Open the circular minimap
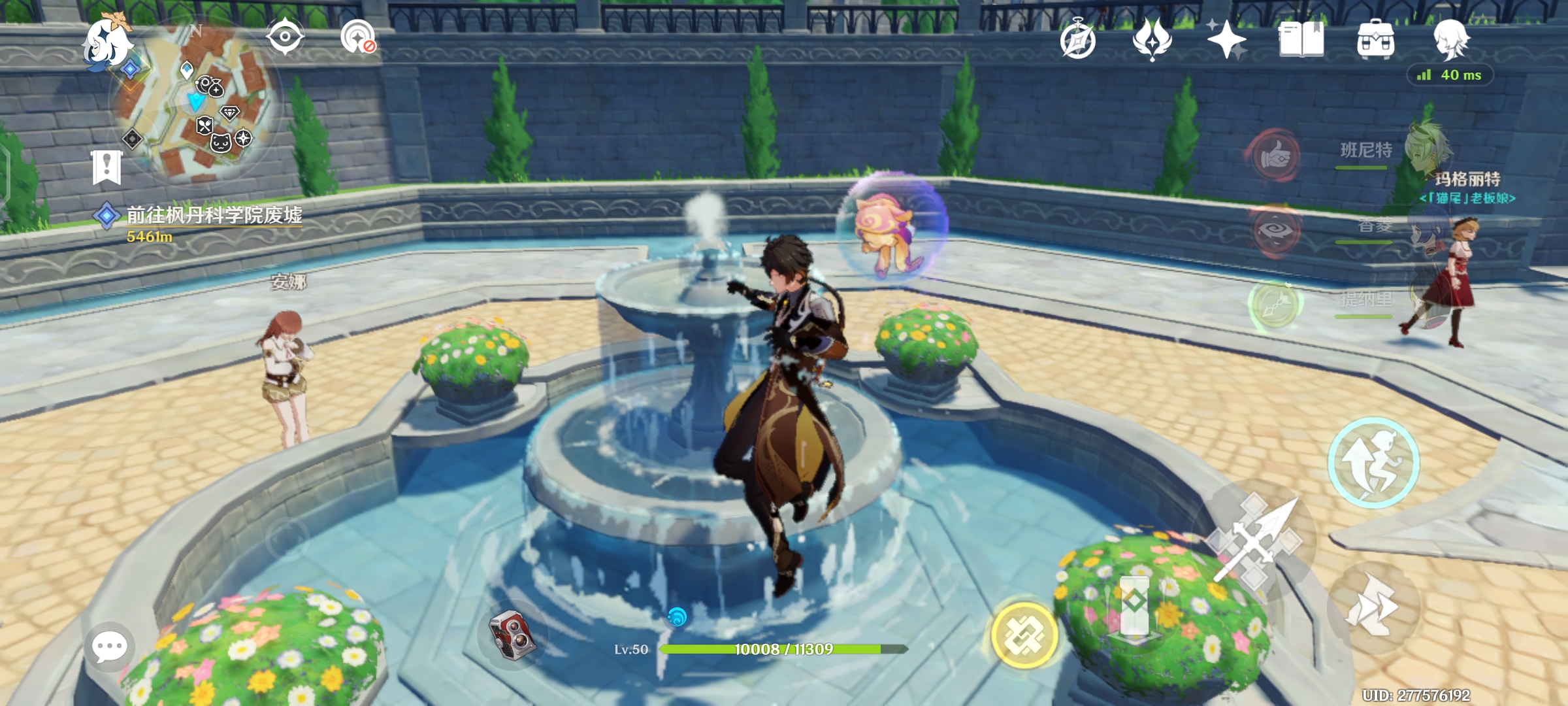The image size is (1568, 706). click(x=196, y=105)
